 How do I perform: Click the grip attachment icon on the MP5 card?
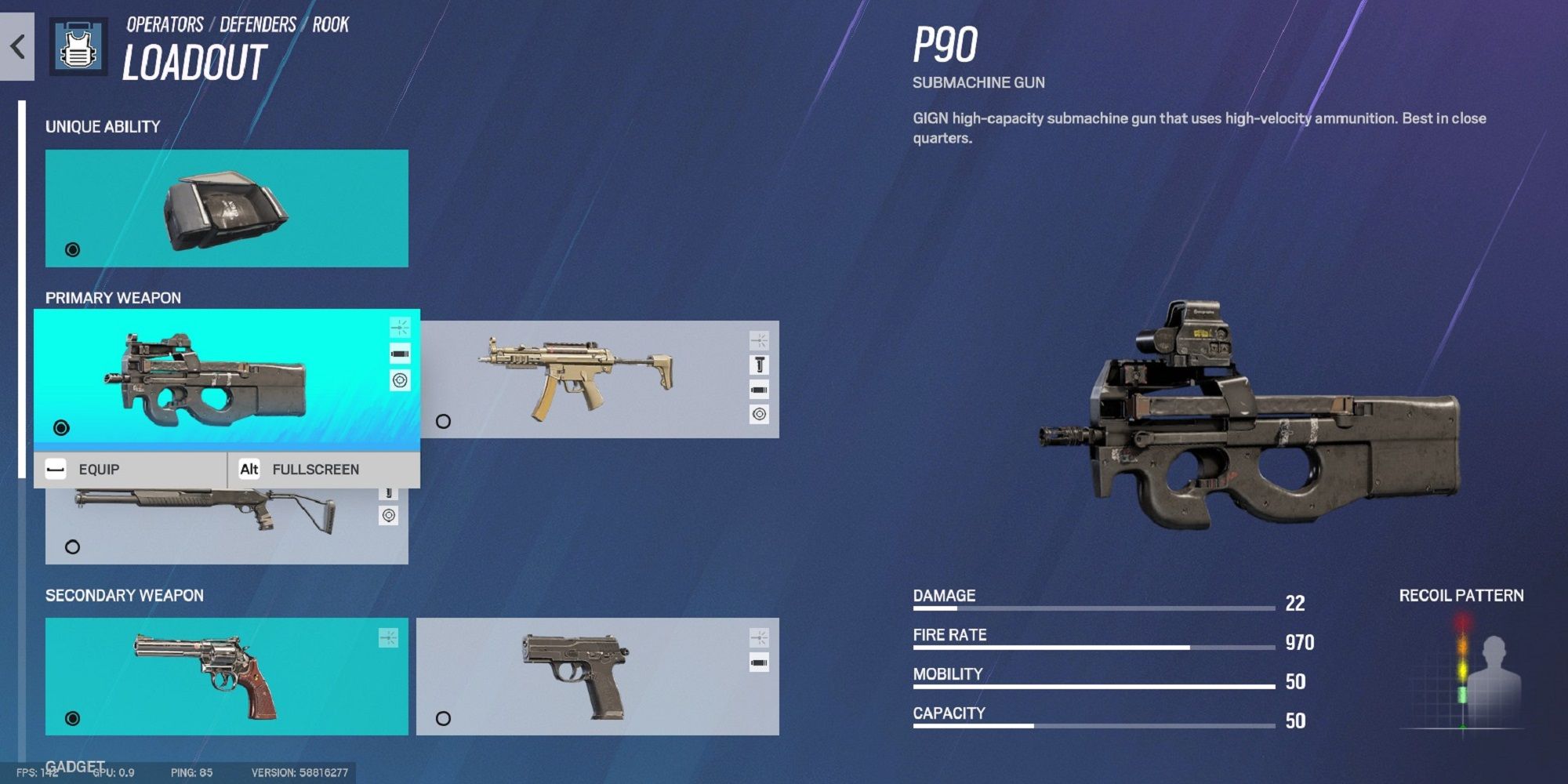758,365
